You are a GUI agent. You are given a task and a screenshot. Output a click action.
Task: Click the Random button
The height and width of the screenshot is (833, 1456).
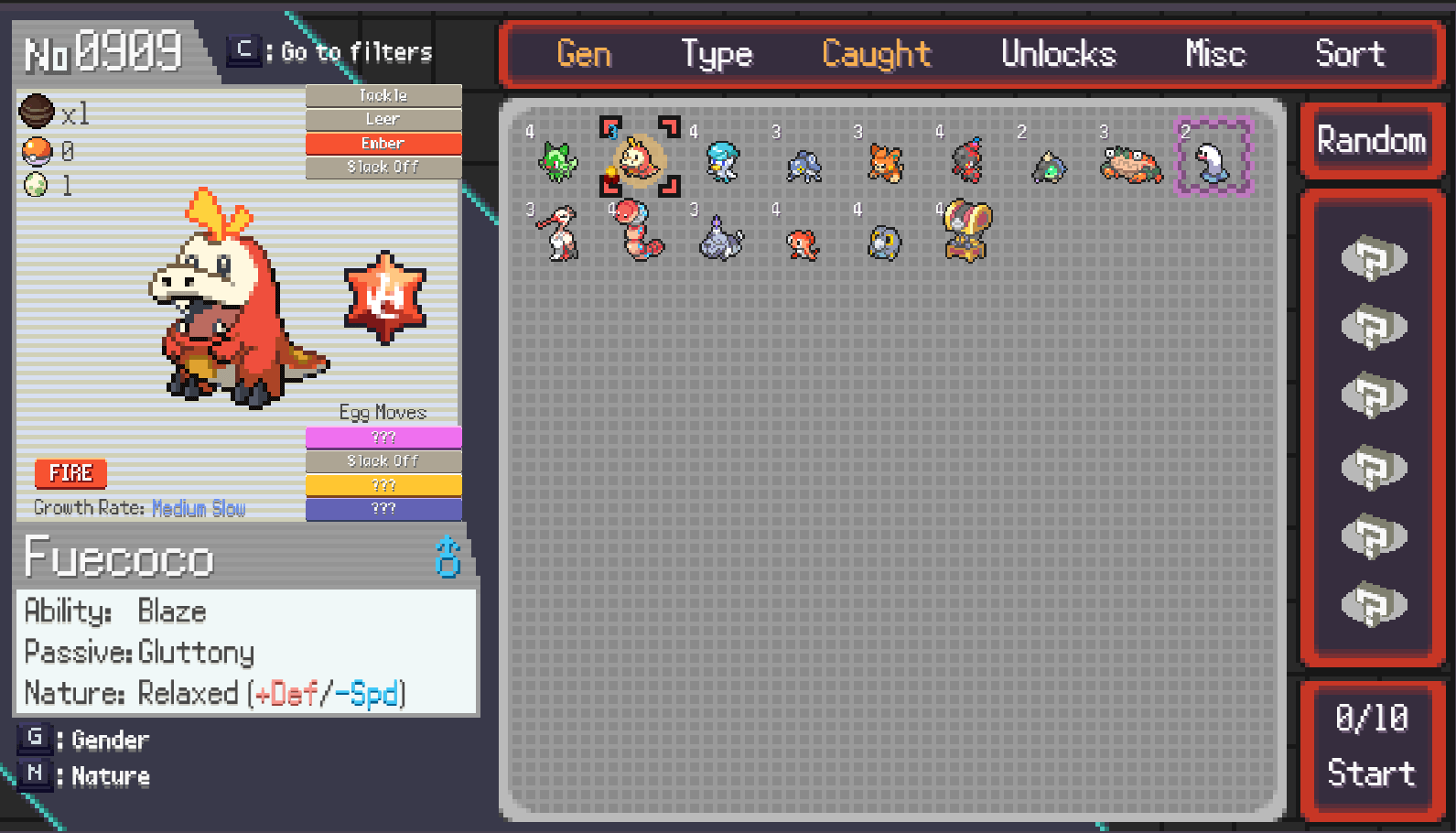[x=1371, y=141]
